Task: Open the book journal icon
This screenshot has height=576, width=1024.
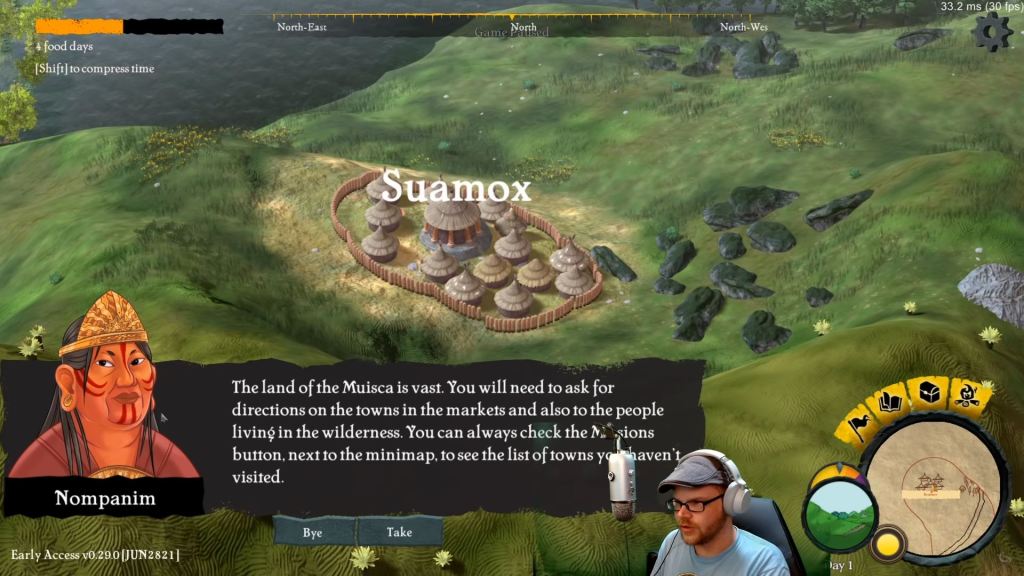Action: tap(890, 403)
